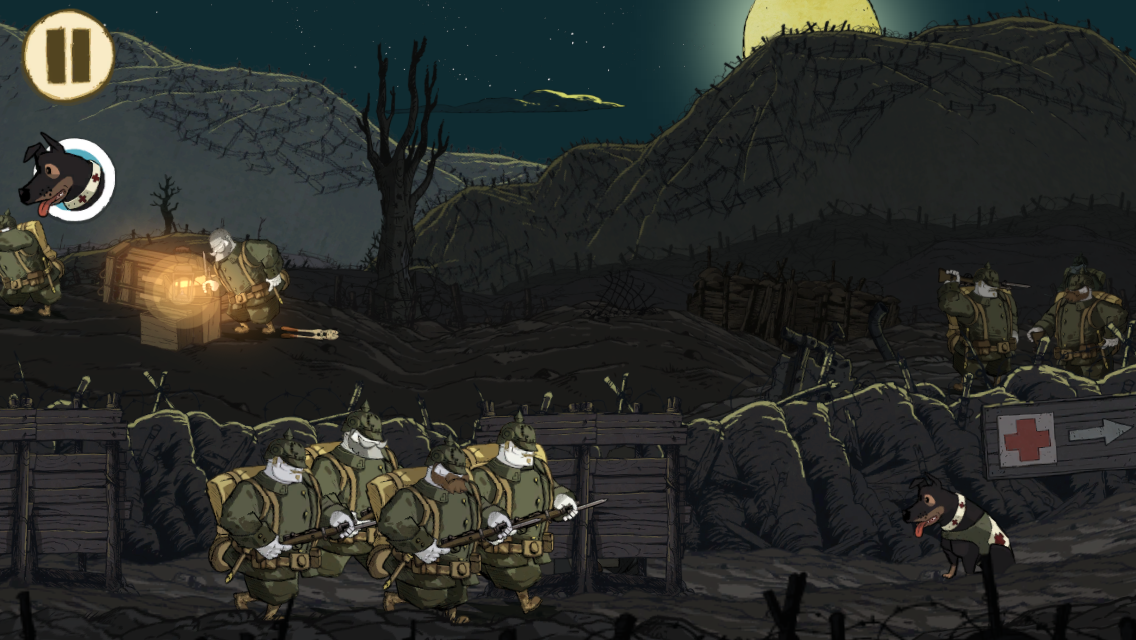Pause the game with the pause button
1136x640 pixels.
point(68,55)
